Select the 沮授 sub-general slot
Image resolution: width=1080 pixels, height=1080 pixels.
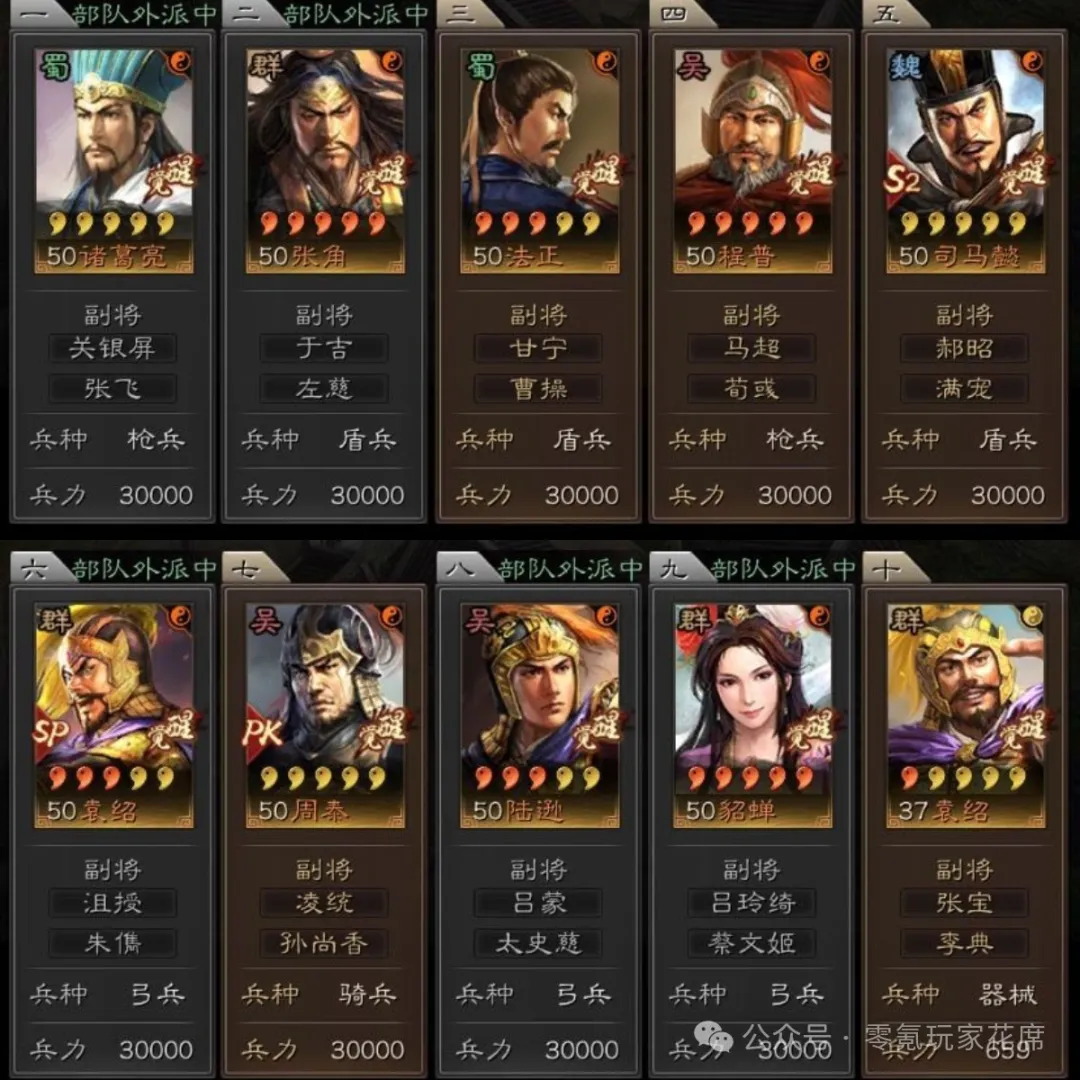tap(112, 903)
